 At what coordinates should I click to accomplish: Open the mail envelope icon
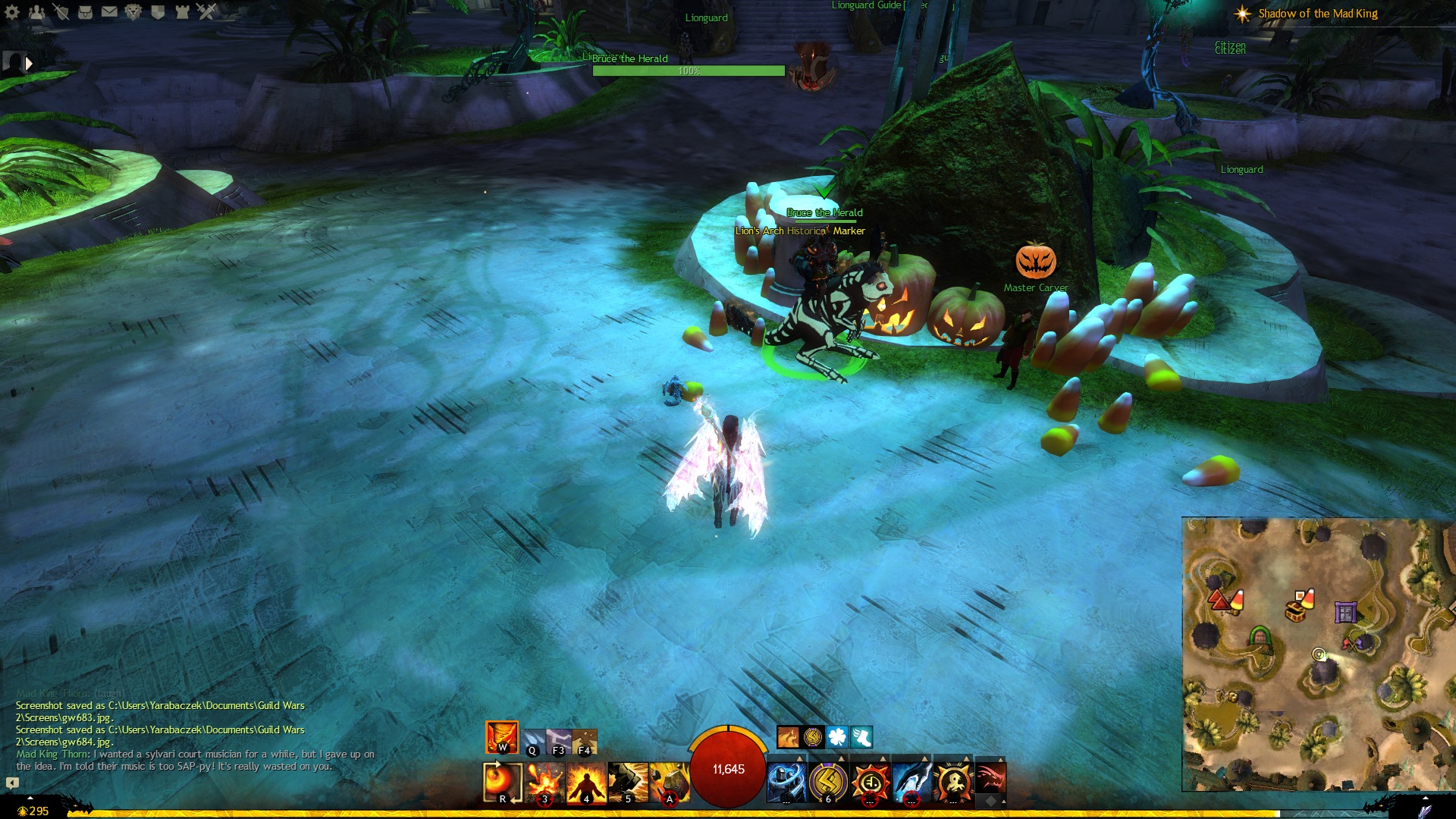[109, 11]
